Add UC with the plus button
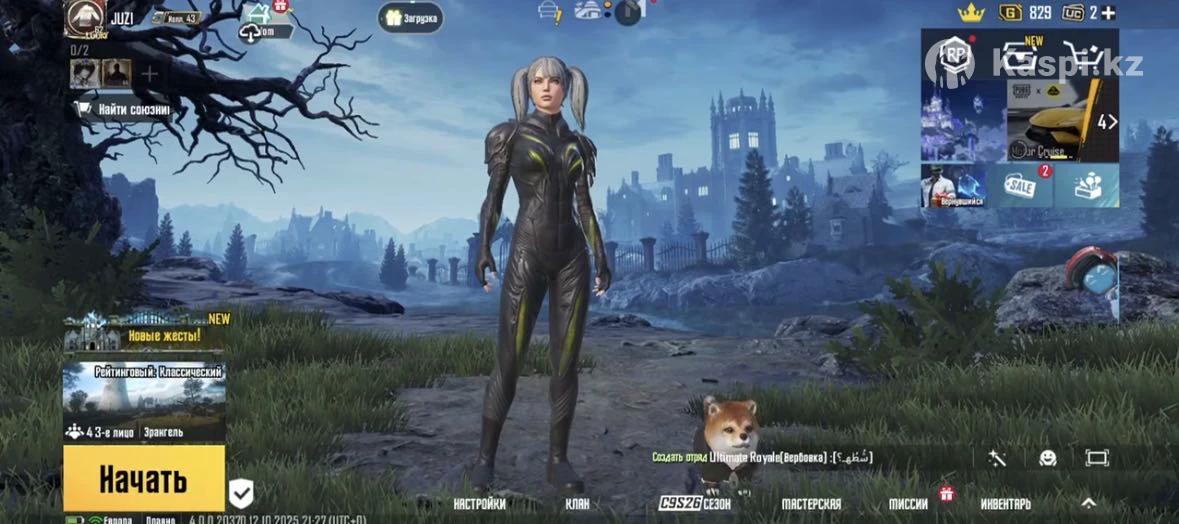Screen dimensions: 1179x524 pyautogui.click(x=1108, y=13)
